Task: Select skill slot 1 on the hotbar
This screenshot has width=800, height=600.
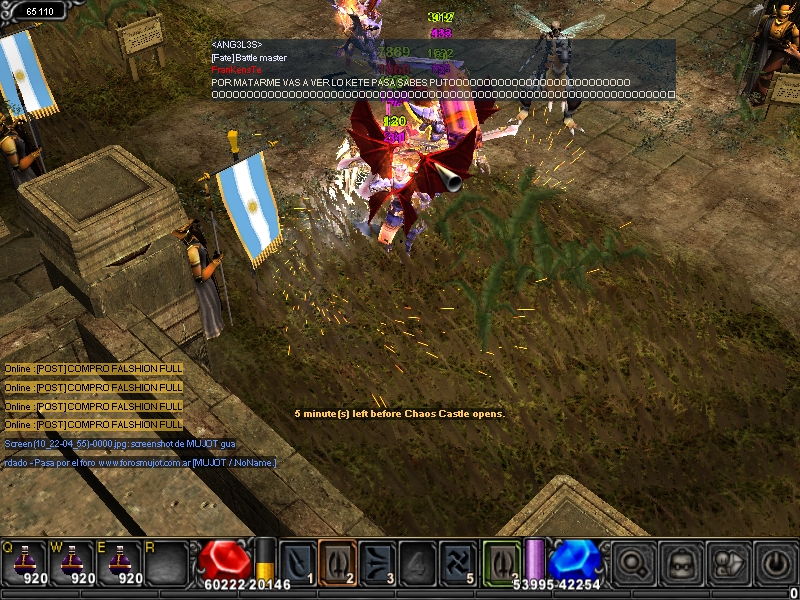Action: (x=298, y=562)
